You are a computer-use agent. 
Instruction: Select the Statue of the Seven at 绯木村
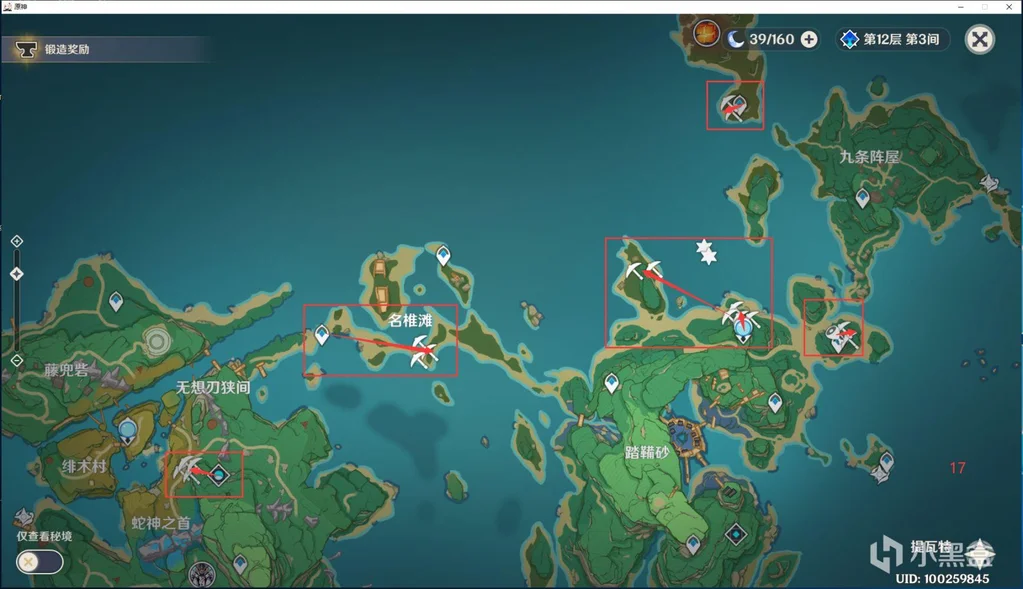(127, 432)
